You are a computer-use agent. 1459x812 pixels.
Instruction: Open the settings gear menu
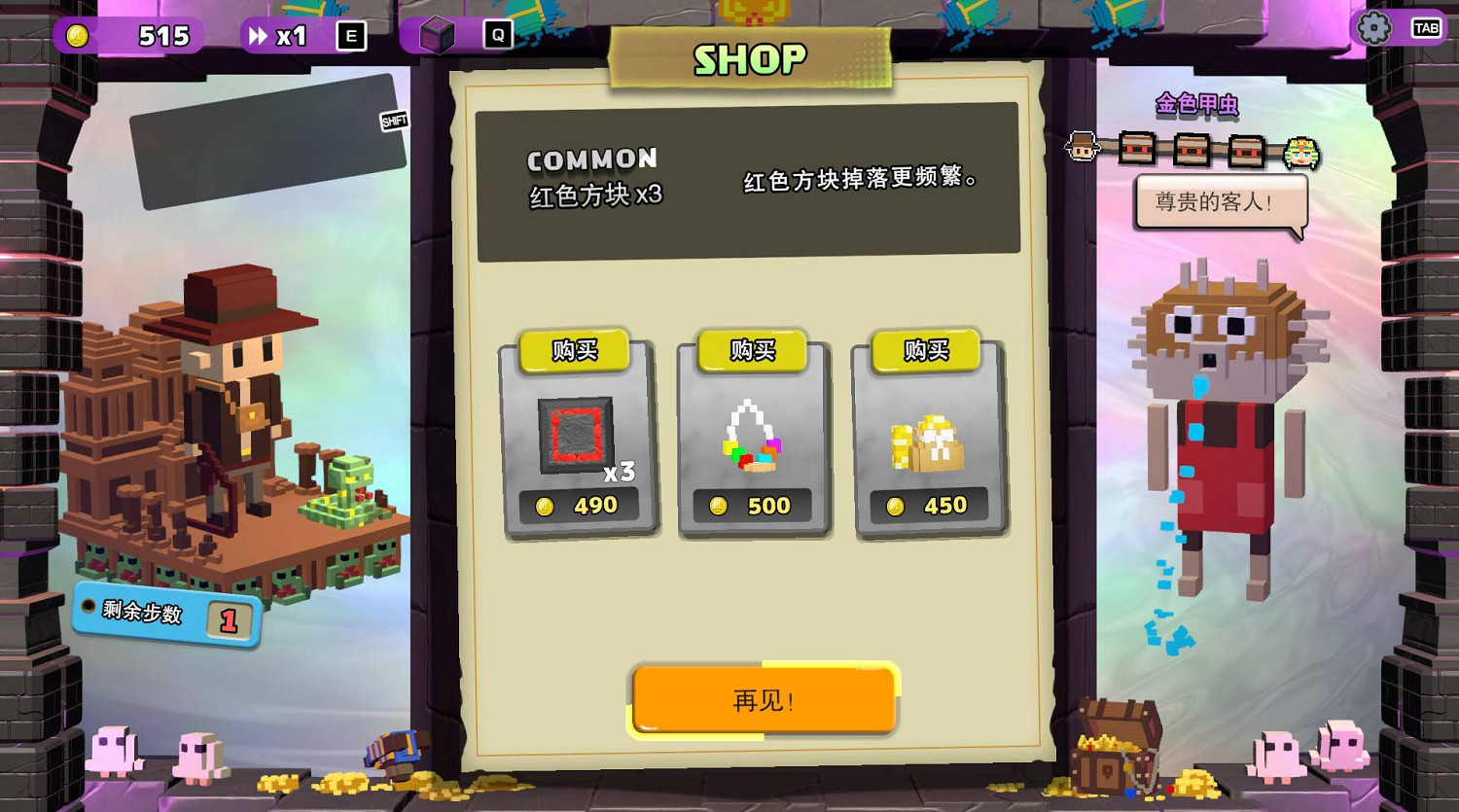coord(1375,29)
